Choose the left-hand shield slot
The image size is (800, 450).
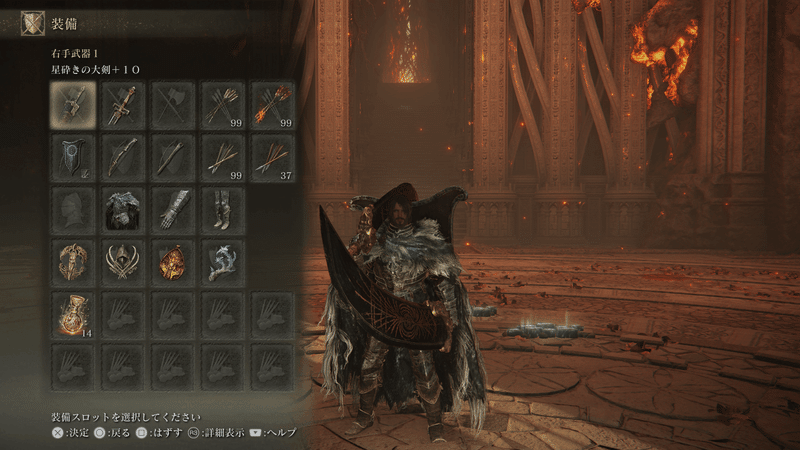click(73, 157)
